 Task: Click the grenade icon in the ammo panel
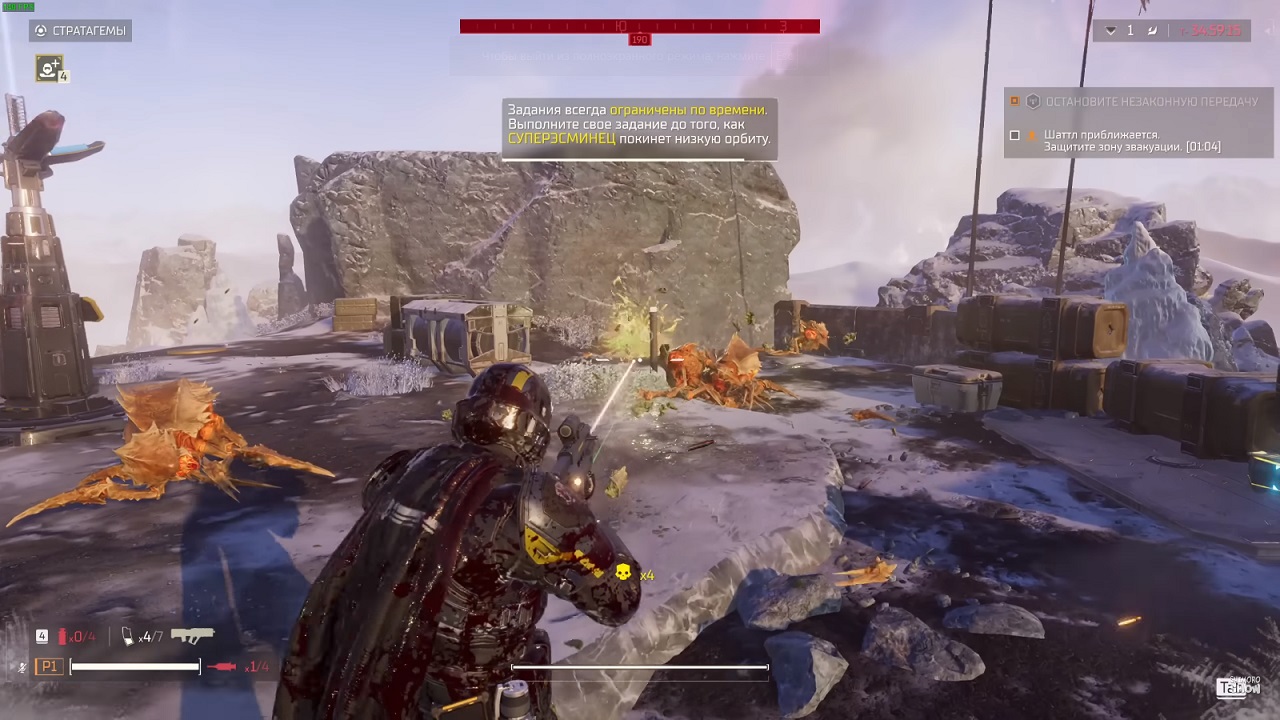62,635
